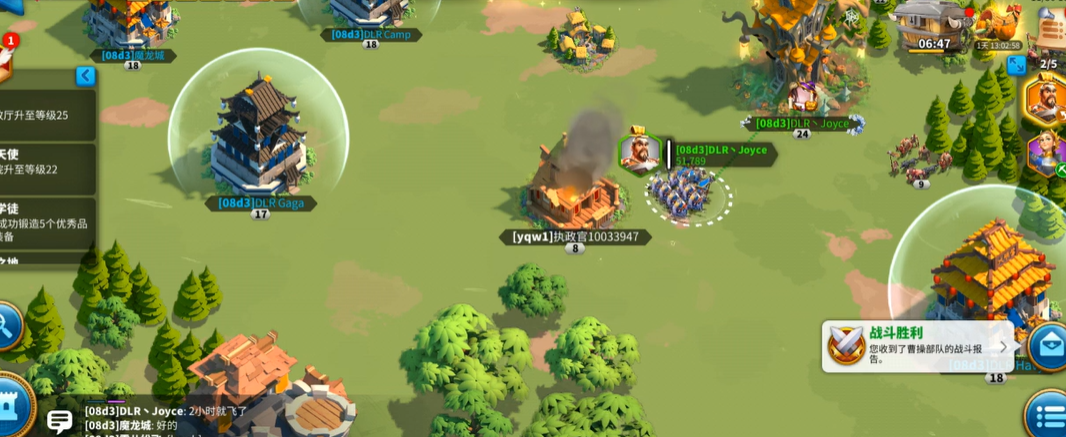Select the purple blonde commander march portrait
The image size is (1066, 437).
[x=1047, y=154]
